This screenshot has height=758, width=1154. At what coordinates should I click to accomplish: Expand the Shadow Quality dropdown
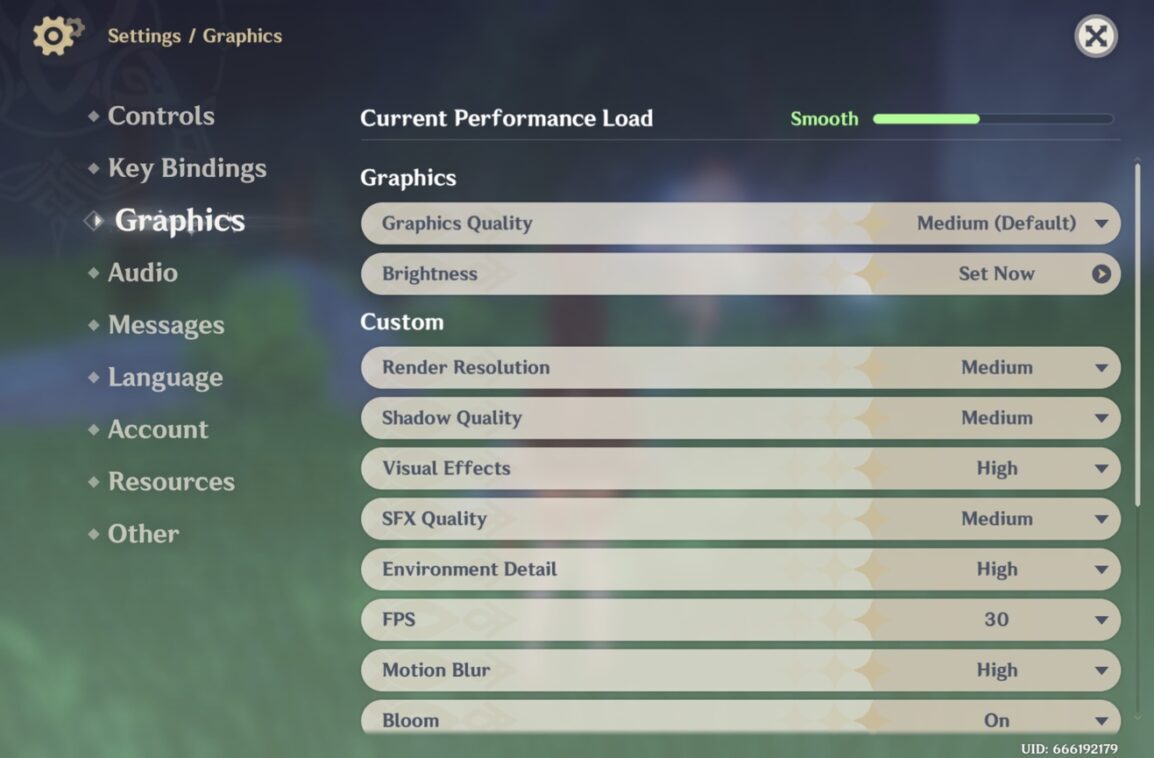pyautogui.click(x=1010, y=418)
